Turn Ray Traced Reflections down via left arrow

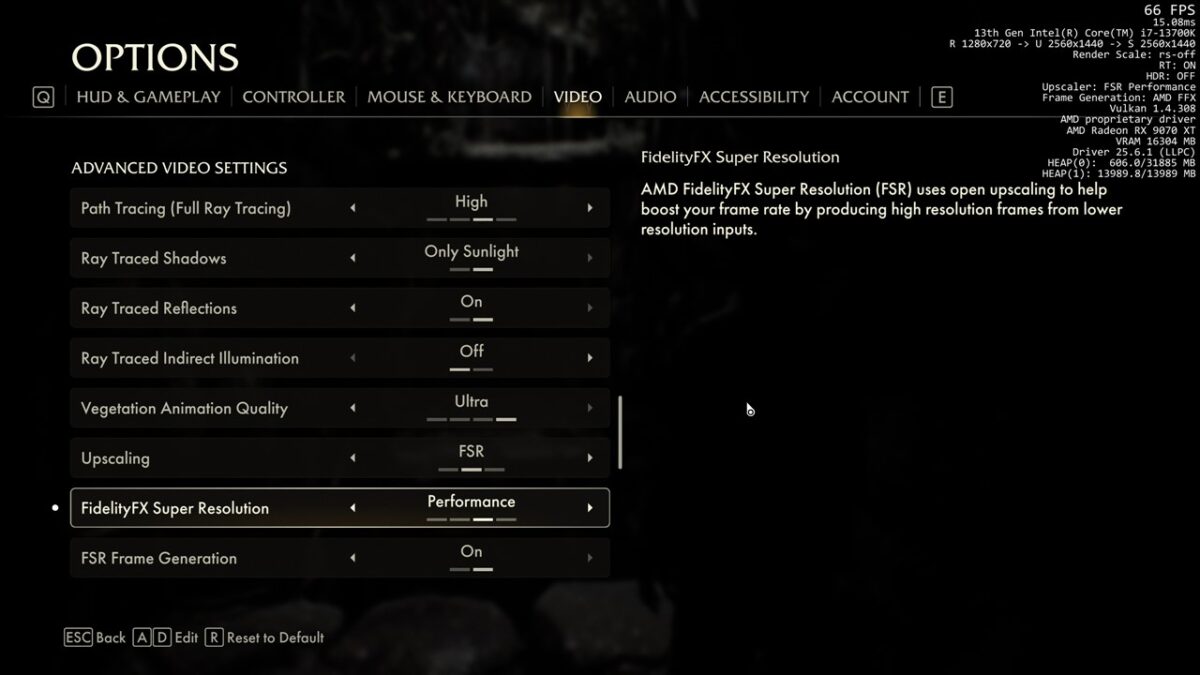tap(353, 308)
